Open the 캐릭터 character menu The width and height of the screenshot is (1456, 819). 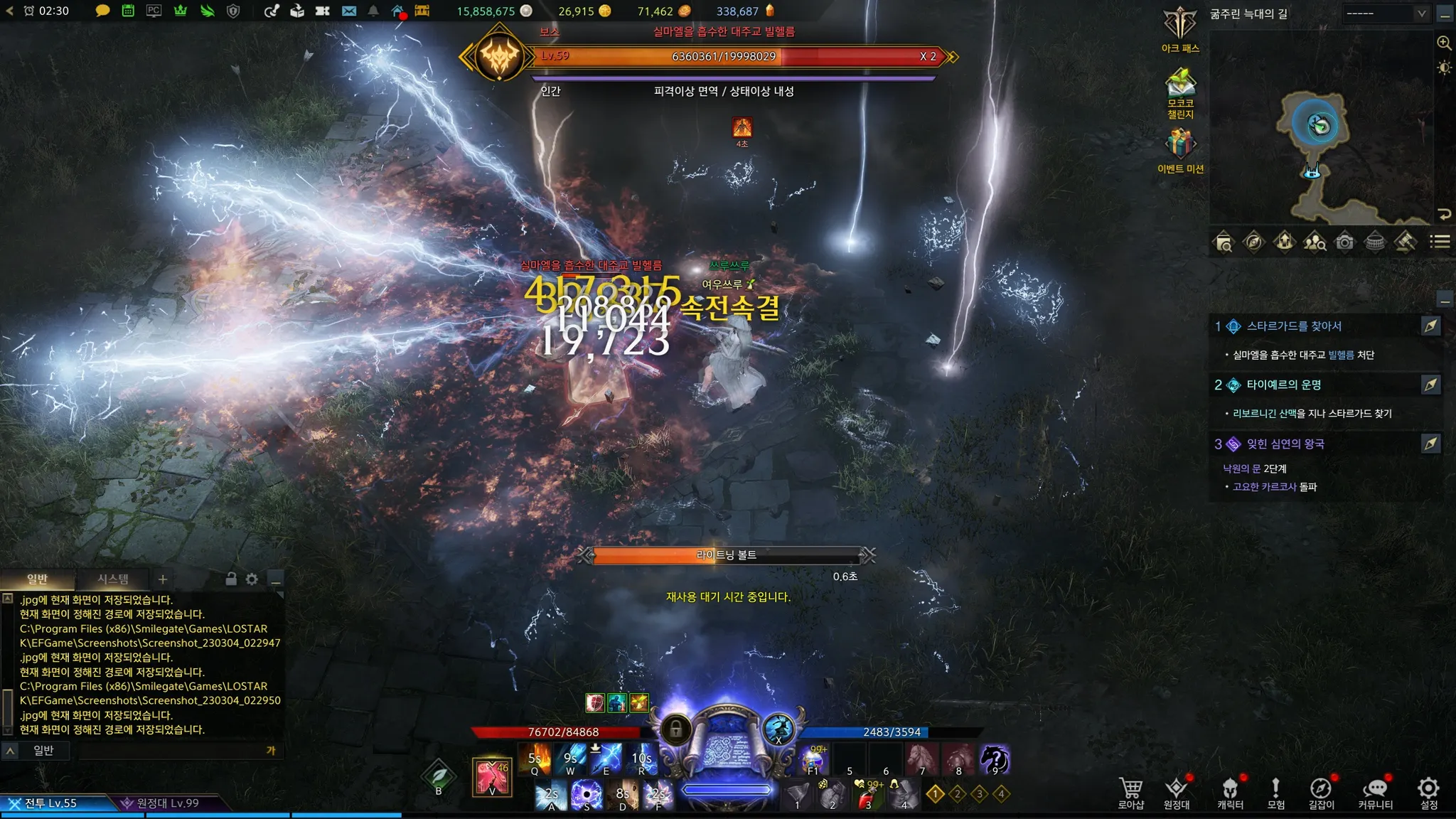[1230, 791]
